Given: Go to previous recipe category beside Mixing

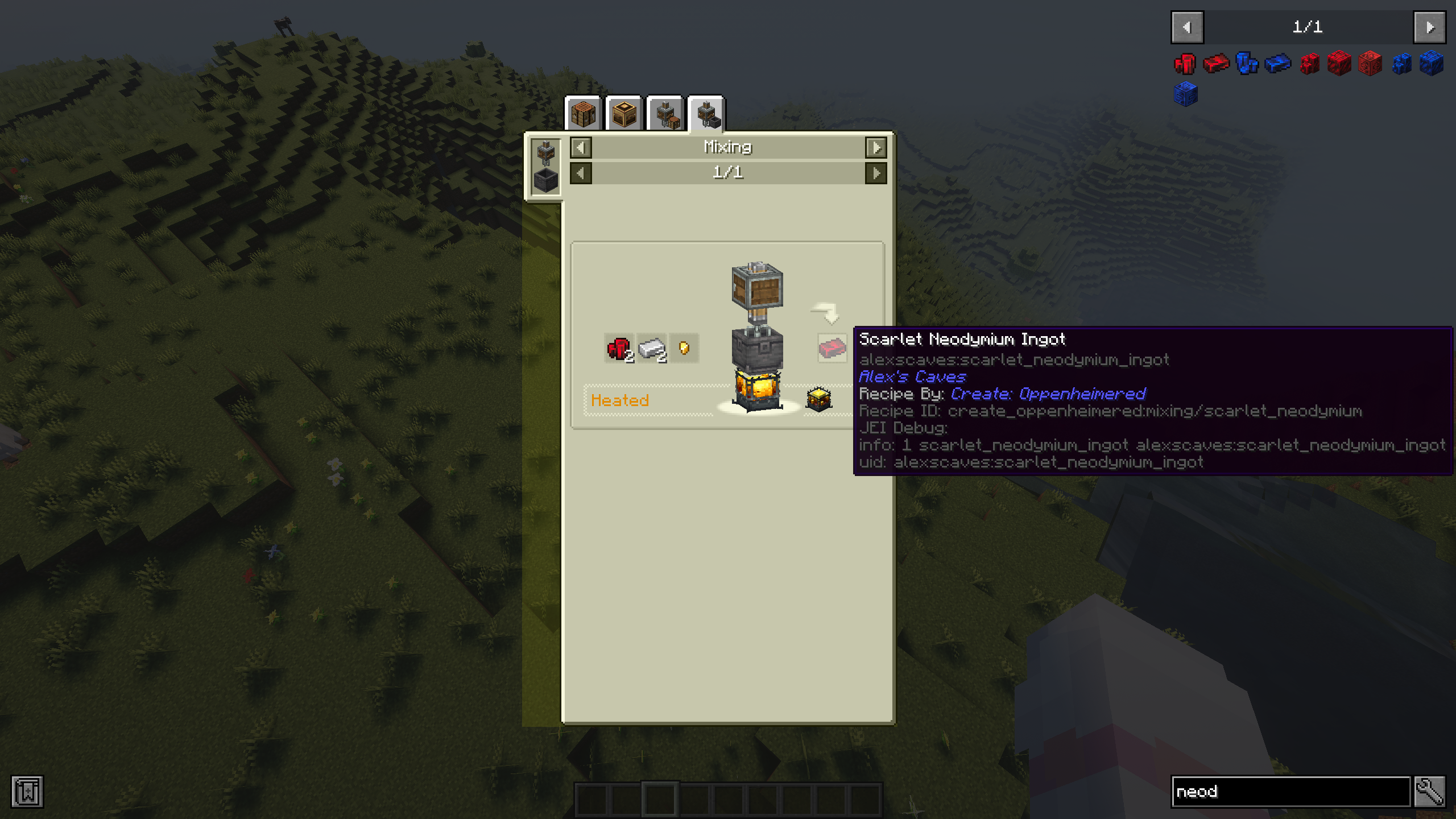Looking at the screenshot, I should point(581,148).
